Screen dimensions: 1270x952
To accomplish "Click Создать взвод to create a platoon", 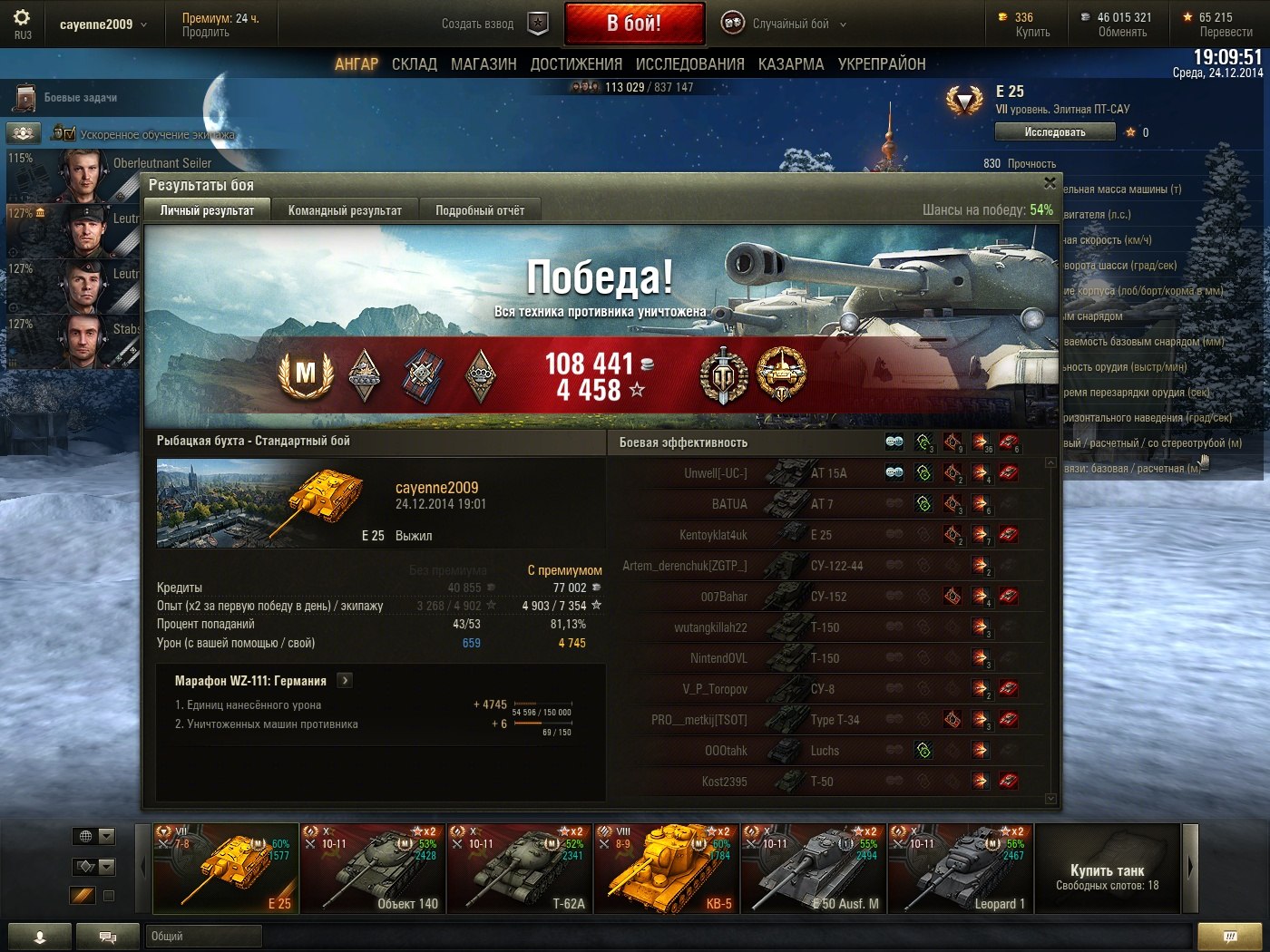I will pos(478,24).
